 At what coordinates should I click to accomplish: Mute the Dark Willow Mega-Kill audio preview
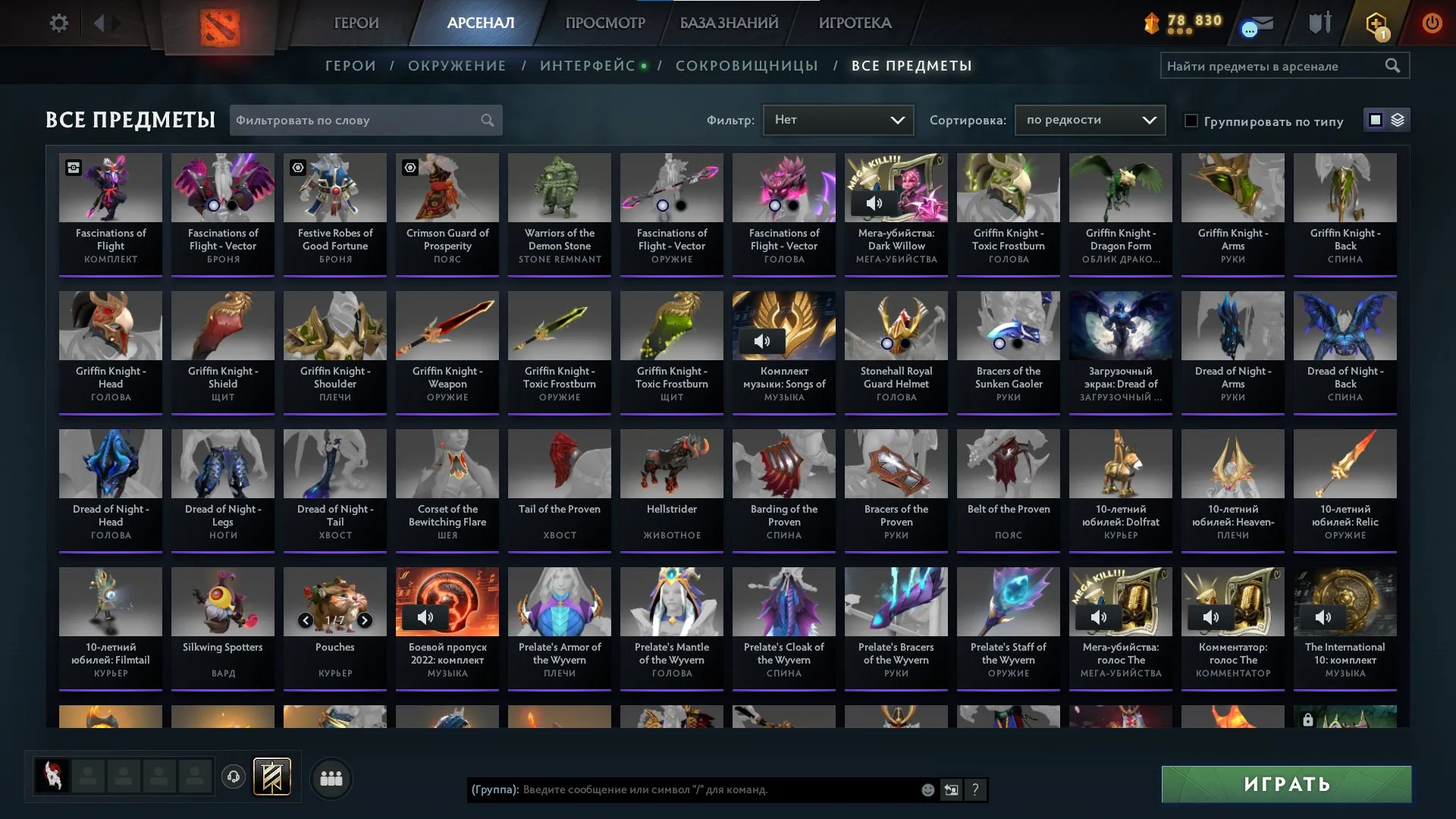point(875,202)
